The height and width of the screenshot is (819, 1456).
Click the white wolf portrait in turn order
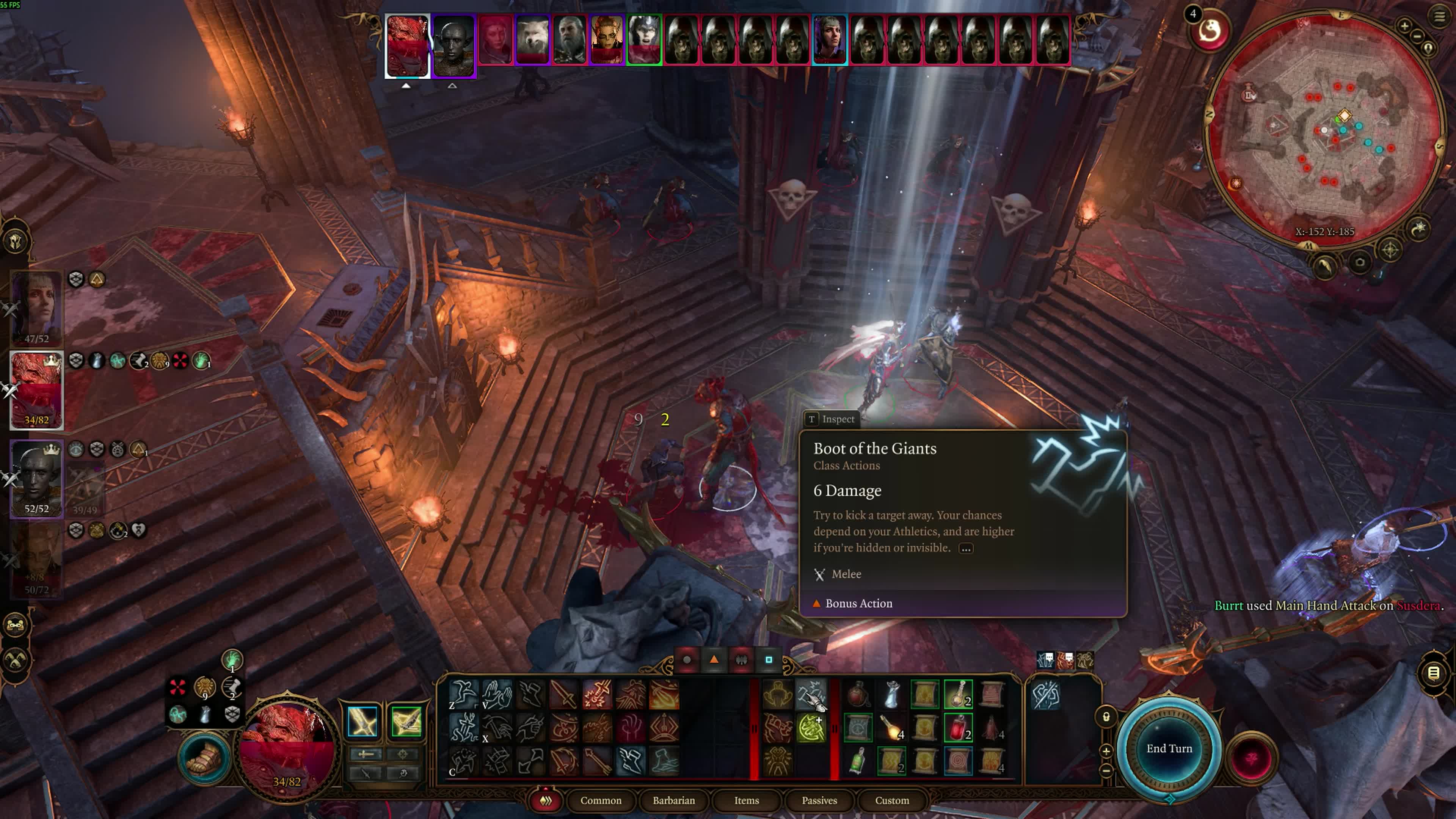coord(532,39)
